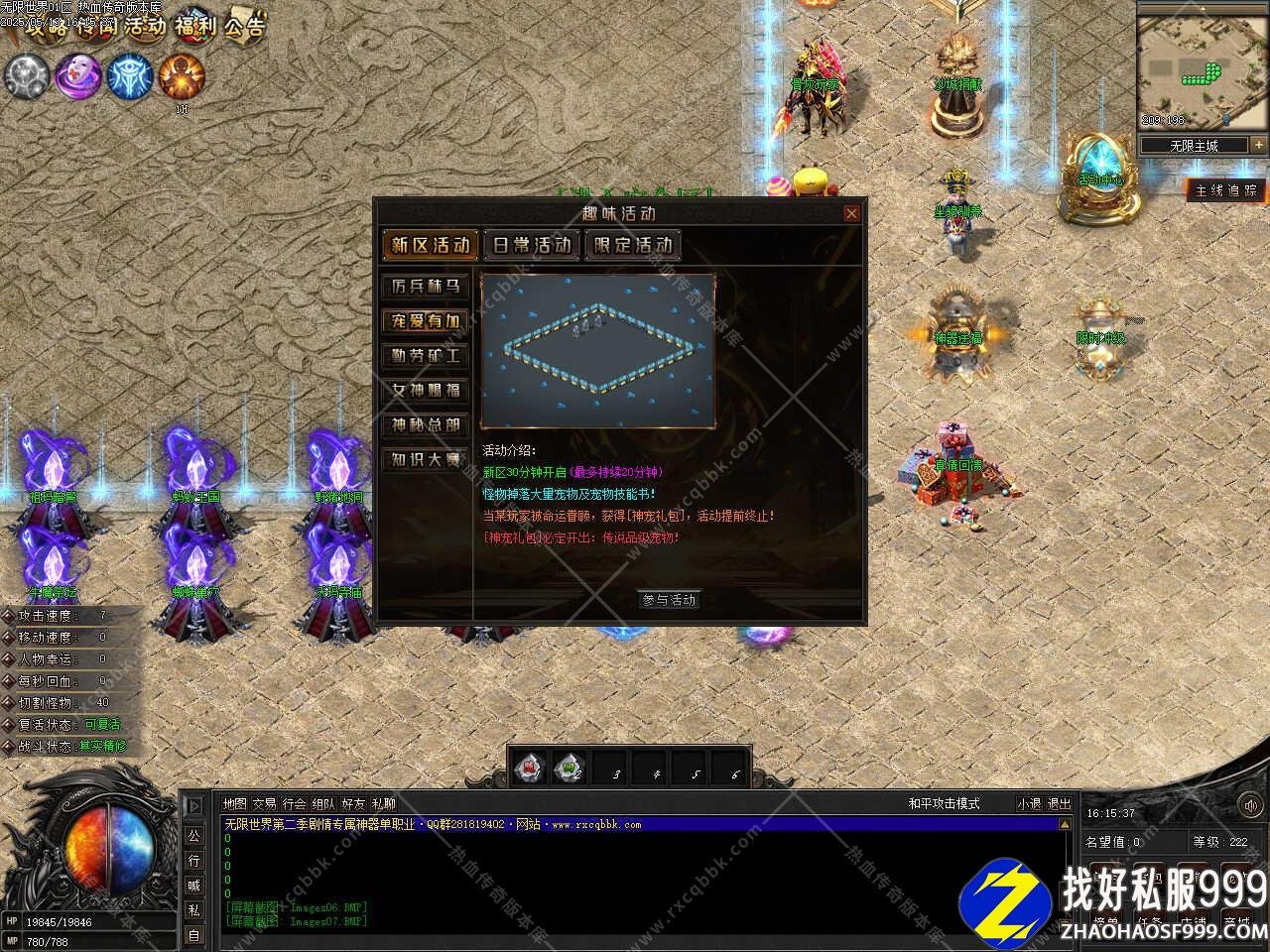Viewport: 1270px width, 952px height.
Task: Show the 神秘总部 activity entry
Action: [426, 425]
